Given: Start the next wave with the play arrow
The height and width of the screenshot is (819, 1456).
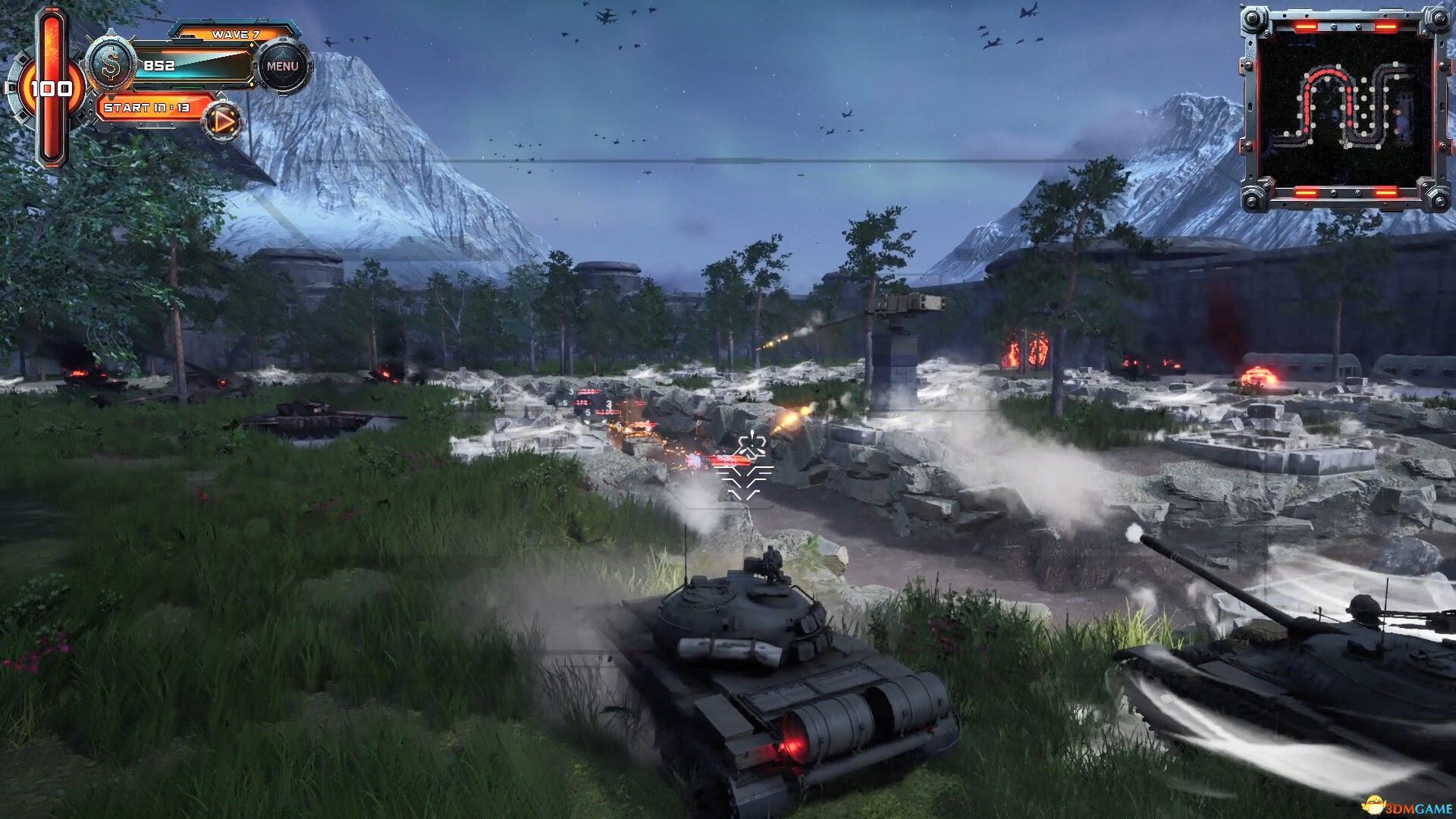Looking at the screenshot, I should point(223,121).
